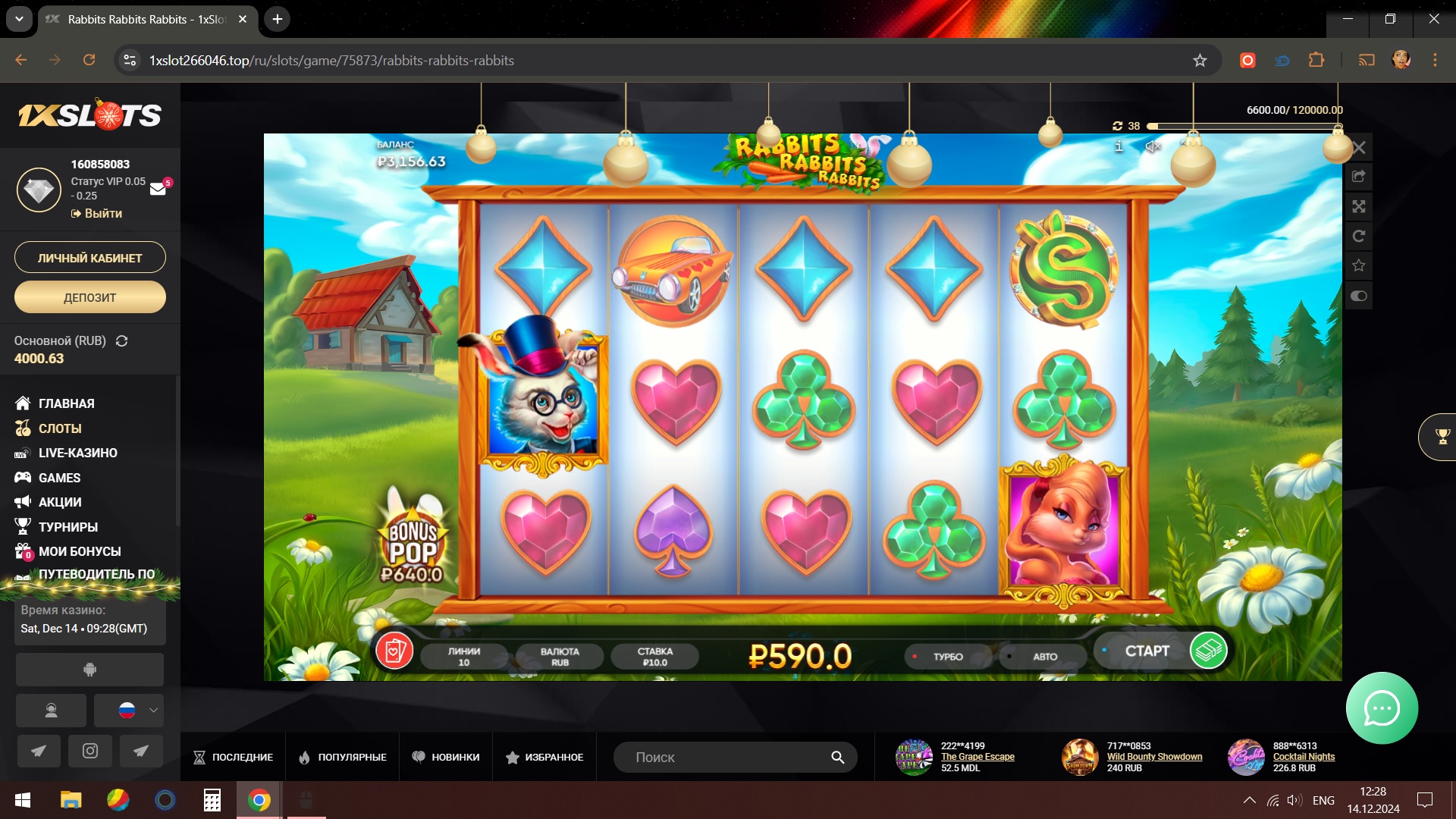
Task: Open the СТАВКА bet selector
Action: coord(654,657)
